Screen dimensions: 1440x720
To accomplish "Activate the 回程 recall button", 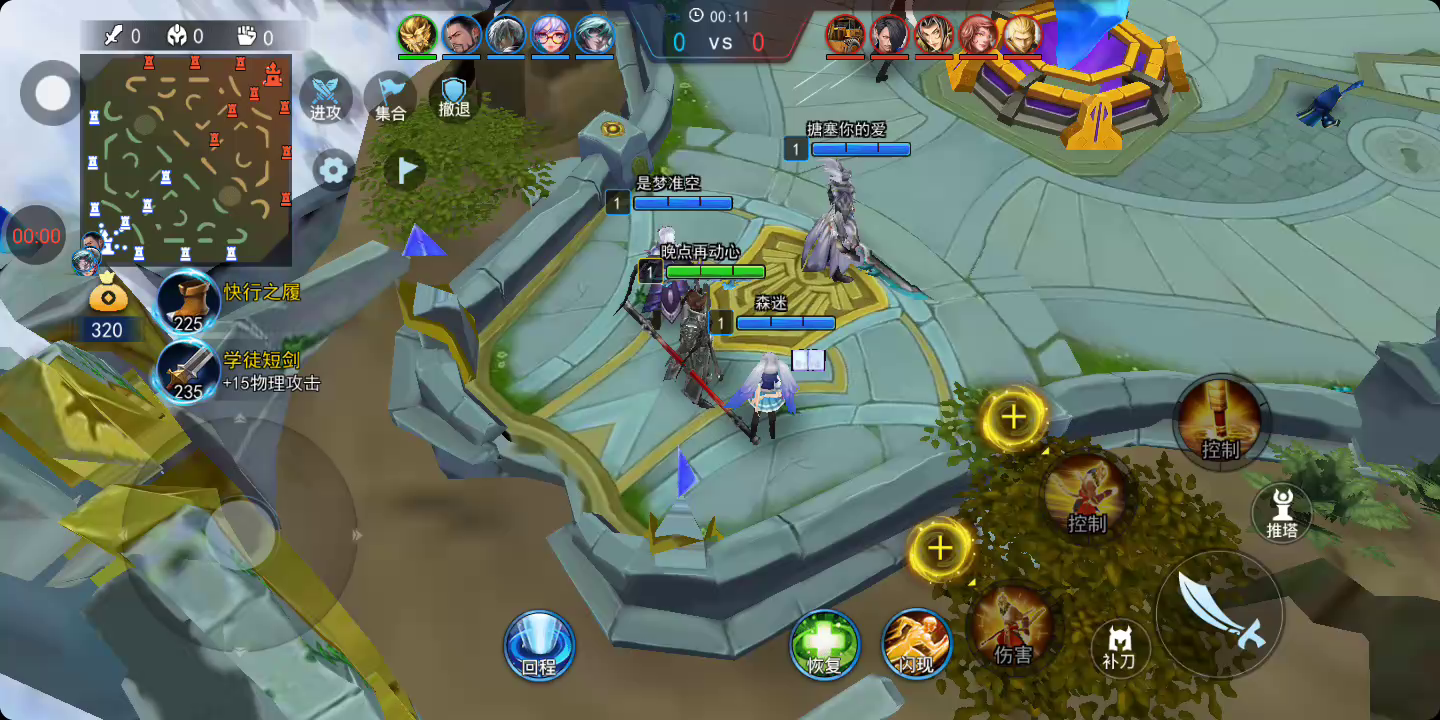I will point(539,644).
